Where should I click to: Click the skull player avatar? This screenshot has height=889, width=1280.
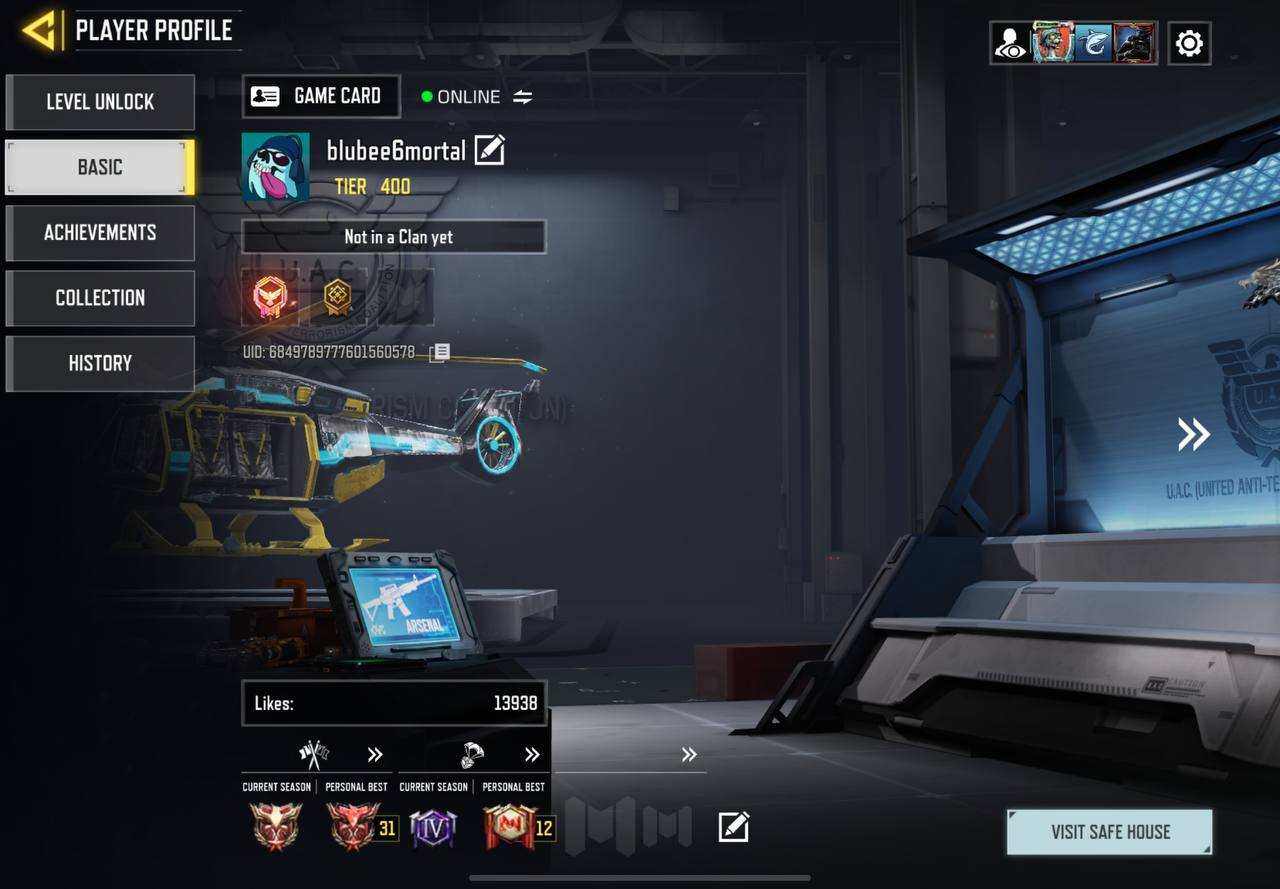coord(275,167)
